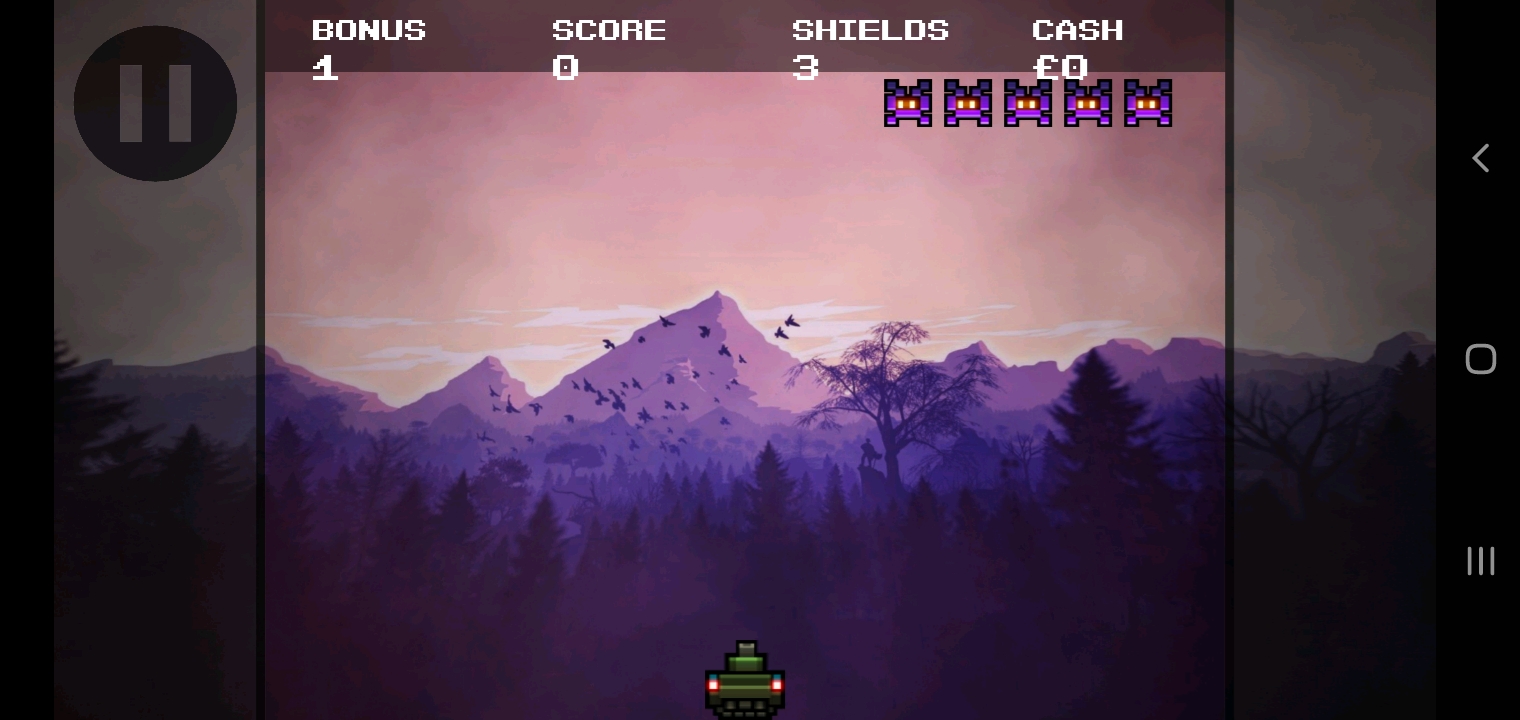Tap the BONUS label in the HUD
The height and width of the screenshot is (720, 1520).
pos(369,29)
